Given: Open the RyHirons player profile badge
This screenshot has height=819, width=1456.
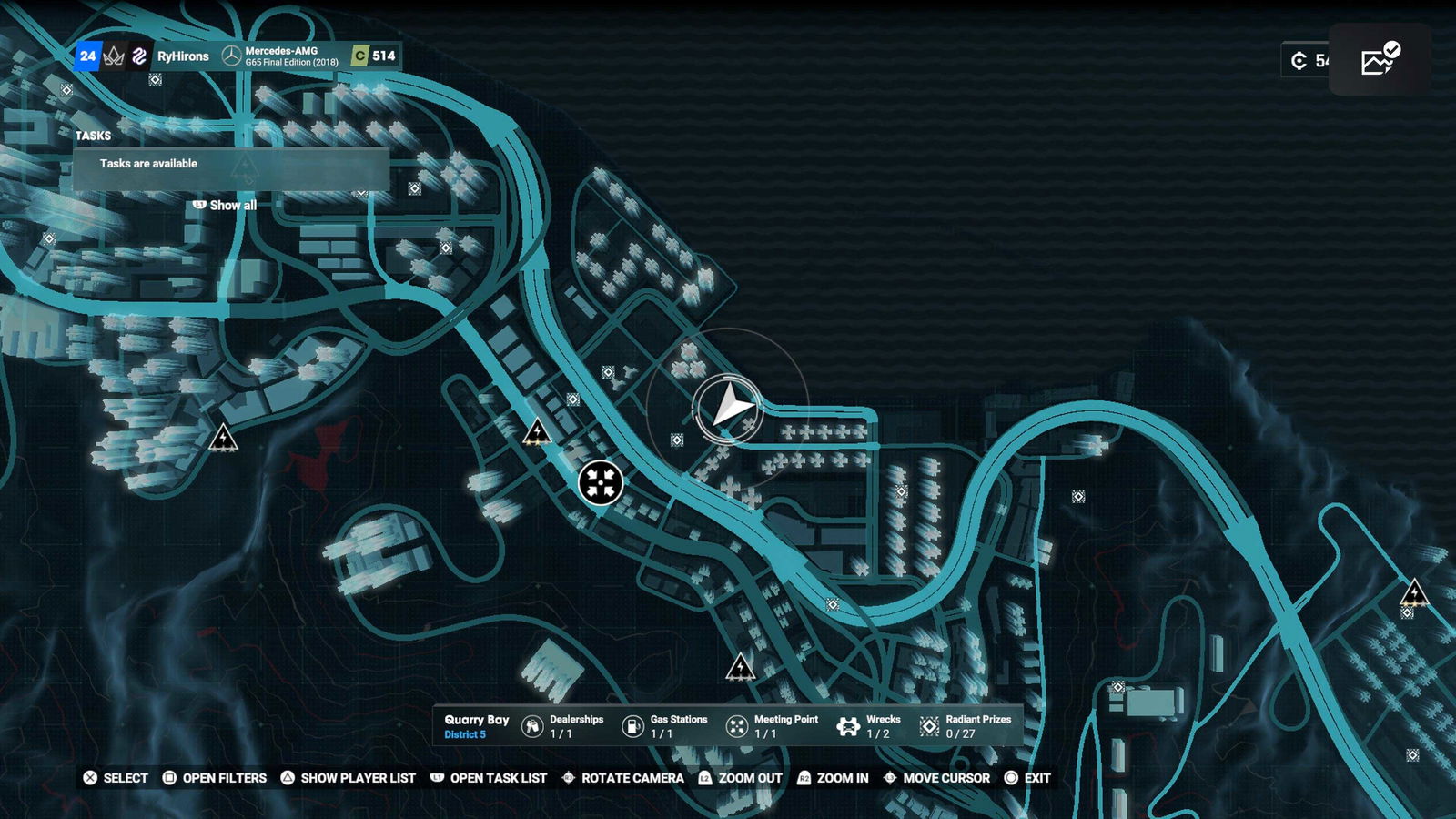Looking at the screenshot, I should [182, 56].
